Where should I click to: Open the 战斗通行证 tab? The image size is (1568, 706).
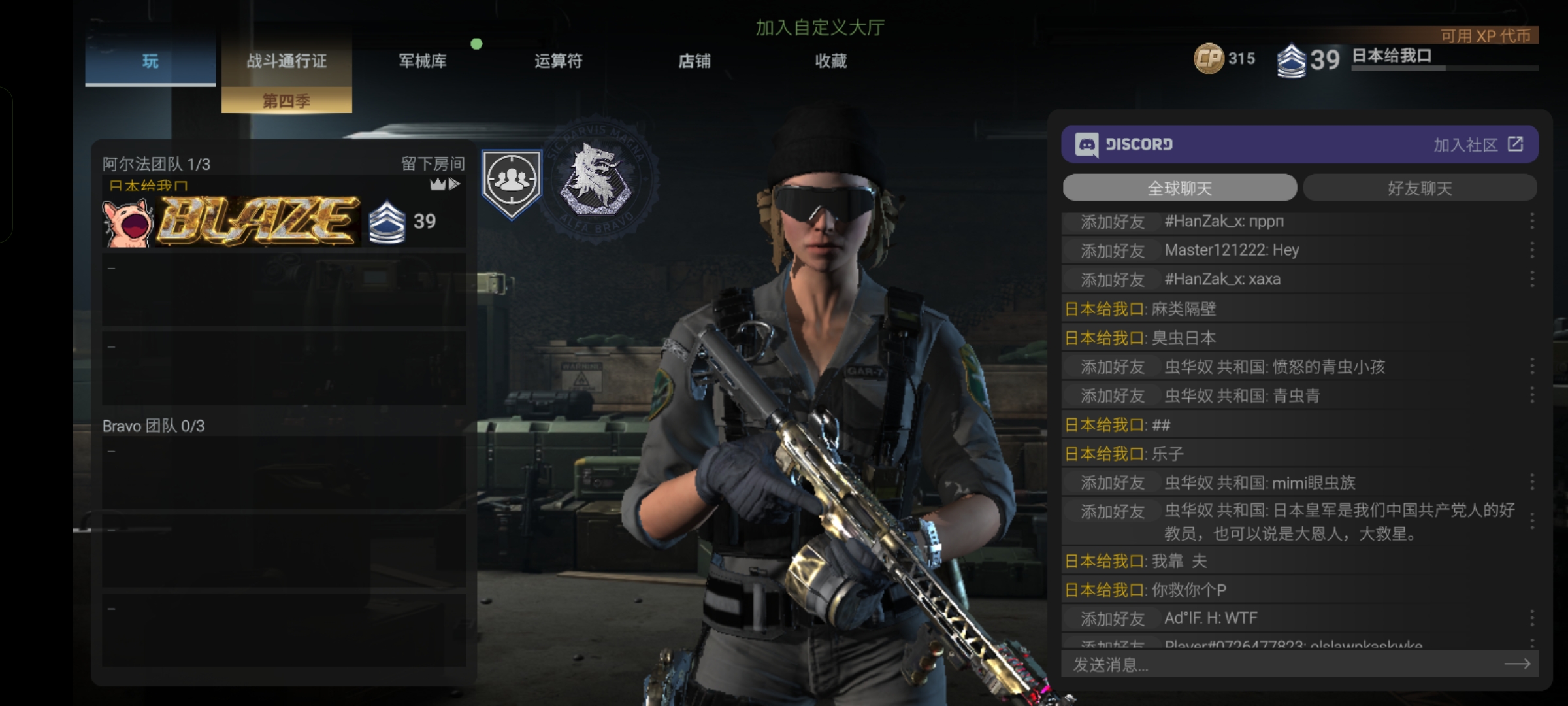tap(286, 61)
